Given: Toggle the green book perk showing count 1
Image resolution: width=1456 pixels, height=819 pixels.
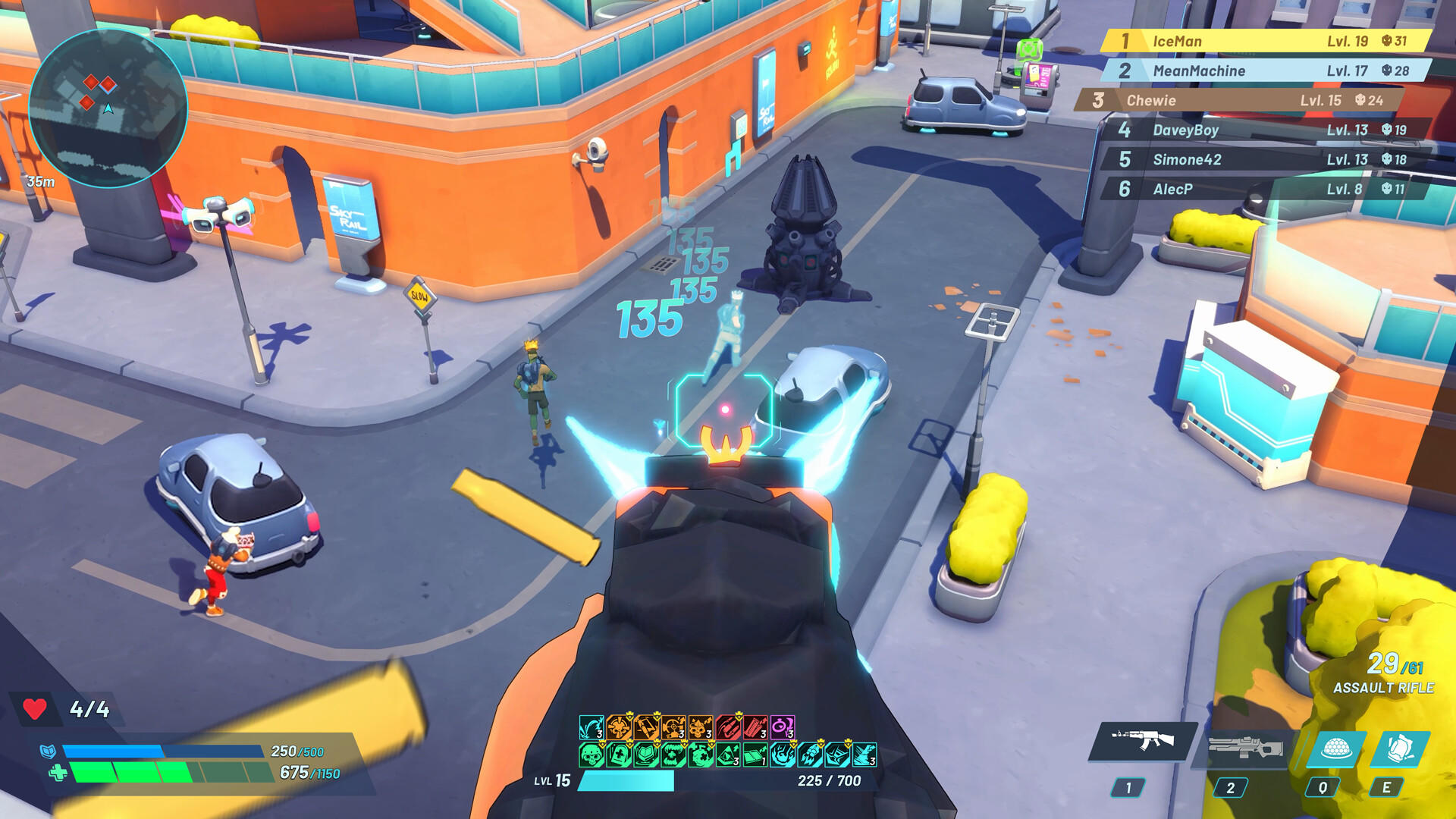Looking at the screenshot, I should coord(754,756).
